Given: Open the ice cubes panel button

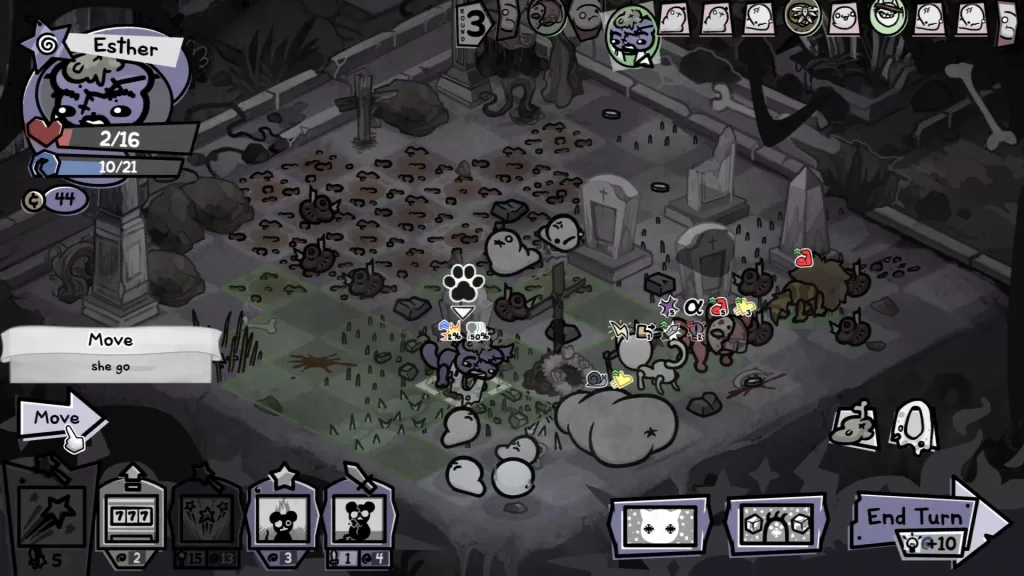Looking at the screenshot, I should point(776,525).
